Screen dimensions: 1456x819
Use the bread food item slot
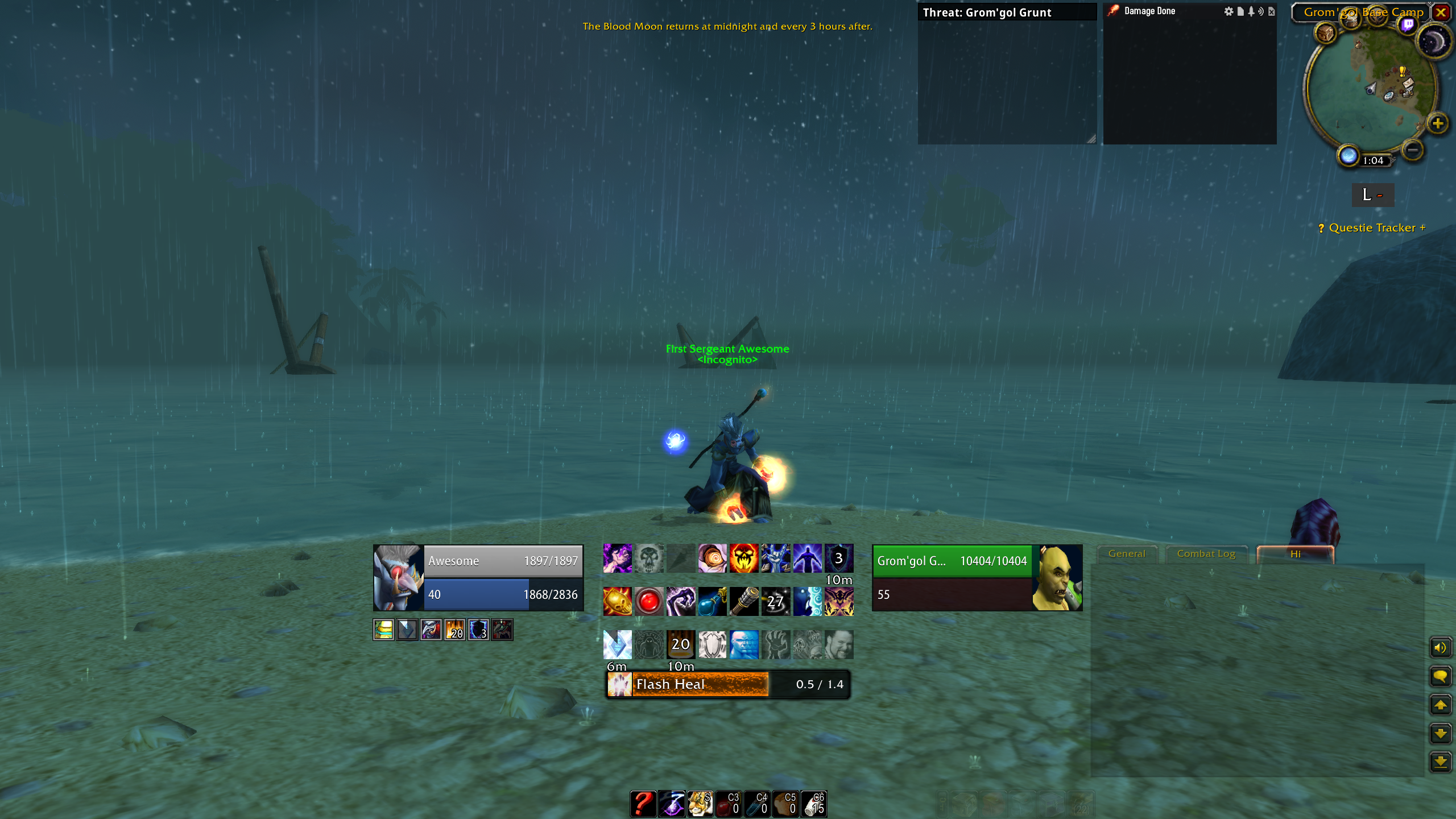point(785,804)
